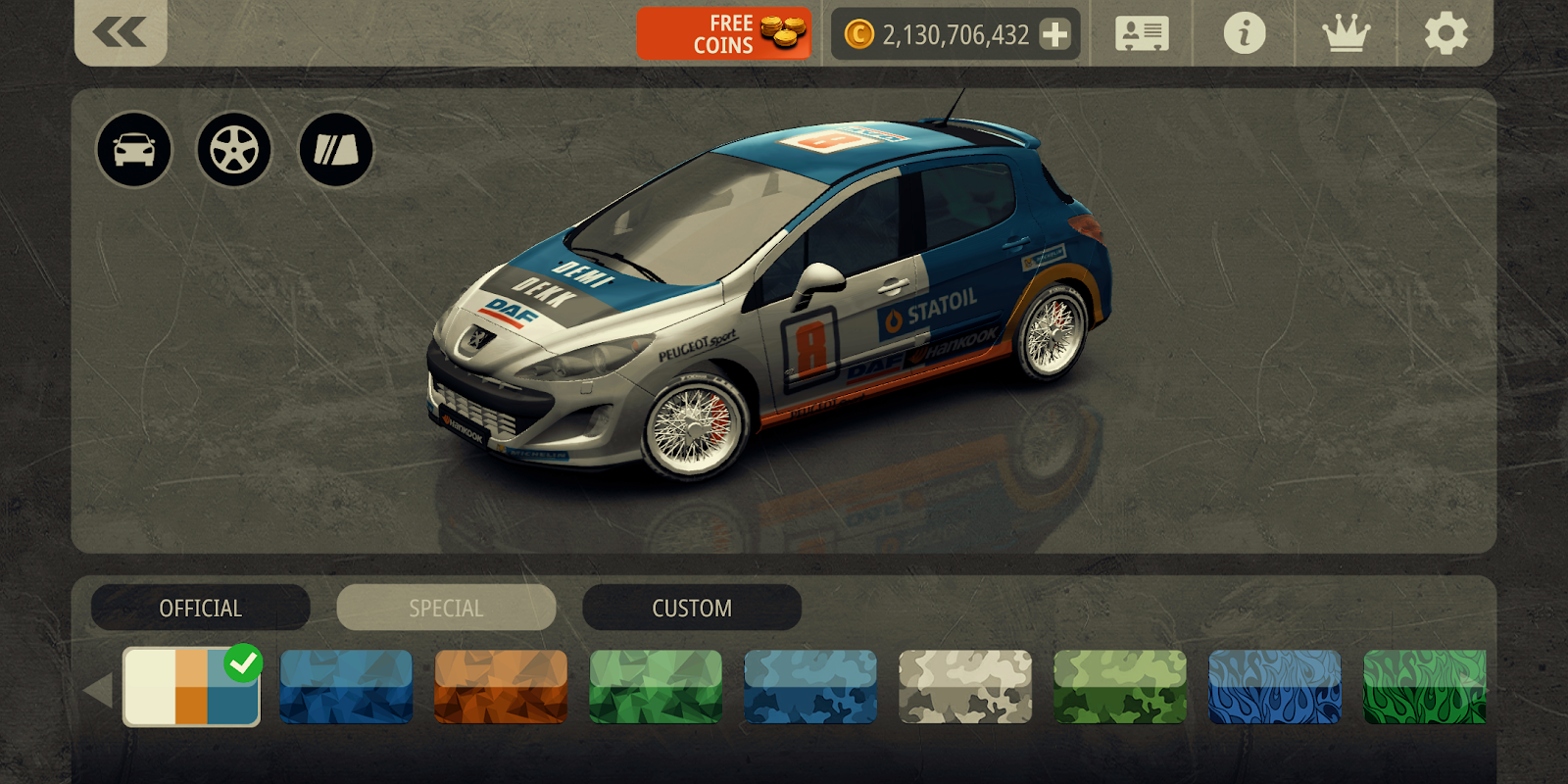Choose the wheel rim customization icon
Image resolution: width=1568 pixels, height=784 pixels.
[234, 150]
